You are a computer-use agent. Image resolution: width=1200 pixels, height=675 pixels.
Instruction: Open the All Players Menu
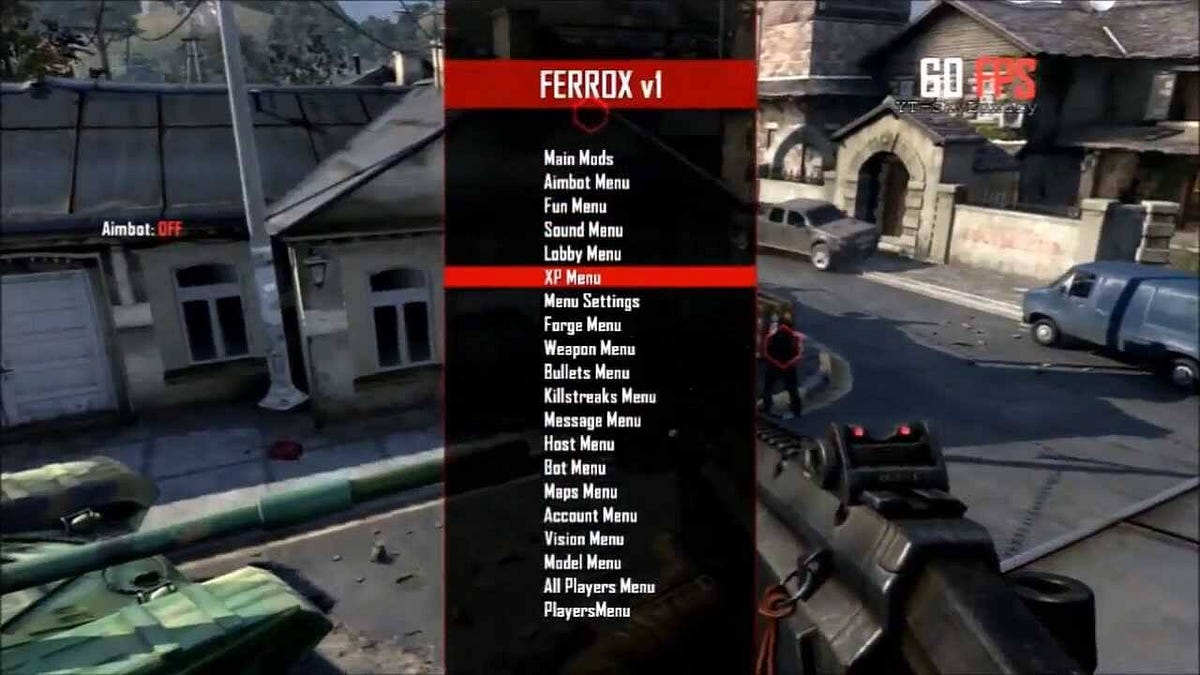[599, 587]
